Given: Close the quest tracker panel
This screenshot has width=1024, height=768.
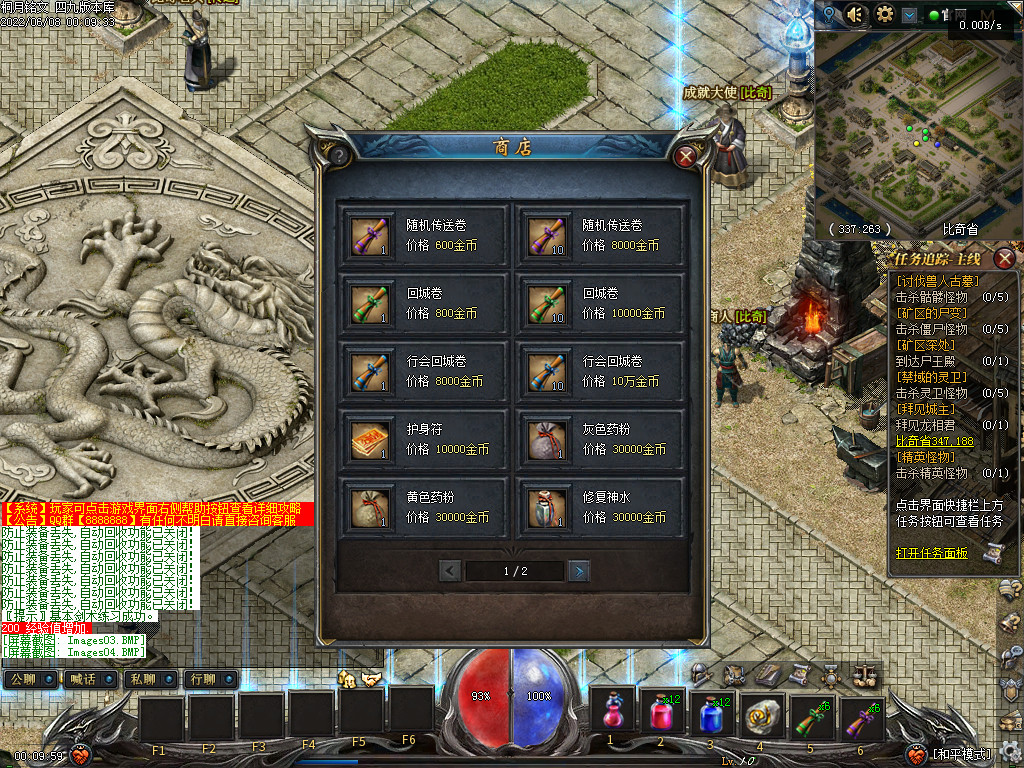Looking at the screenshot, I should (1006, 256).
